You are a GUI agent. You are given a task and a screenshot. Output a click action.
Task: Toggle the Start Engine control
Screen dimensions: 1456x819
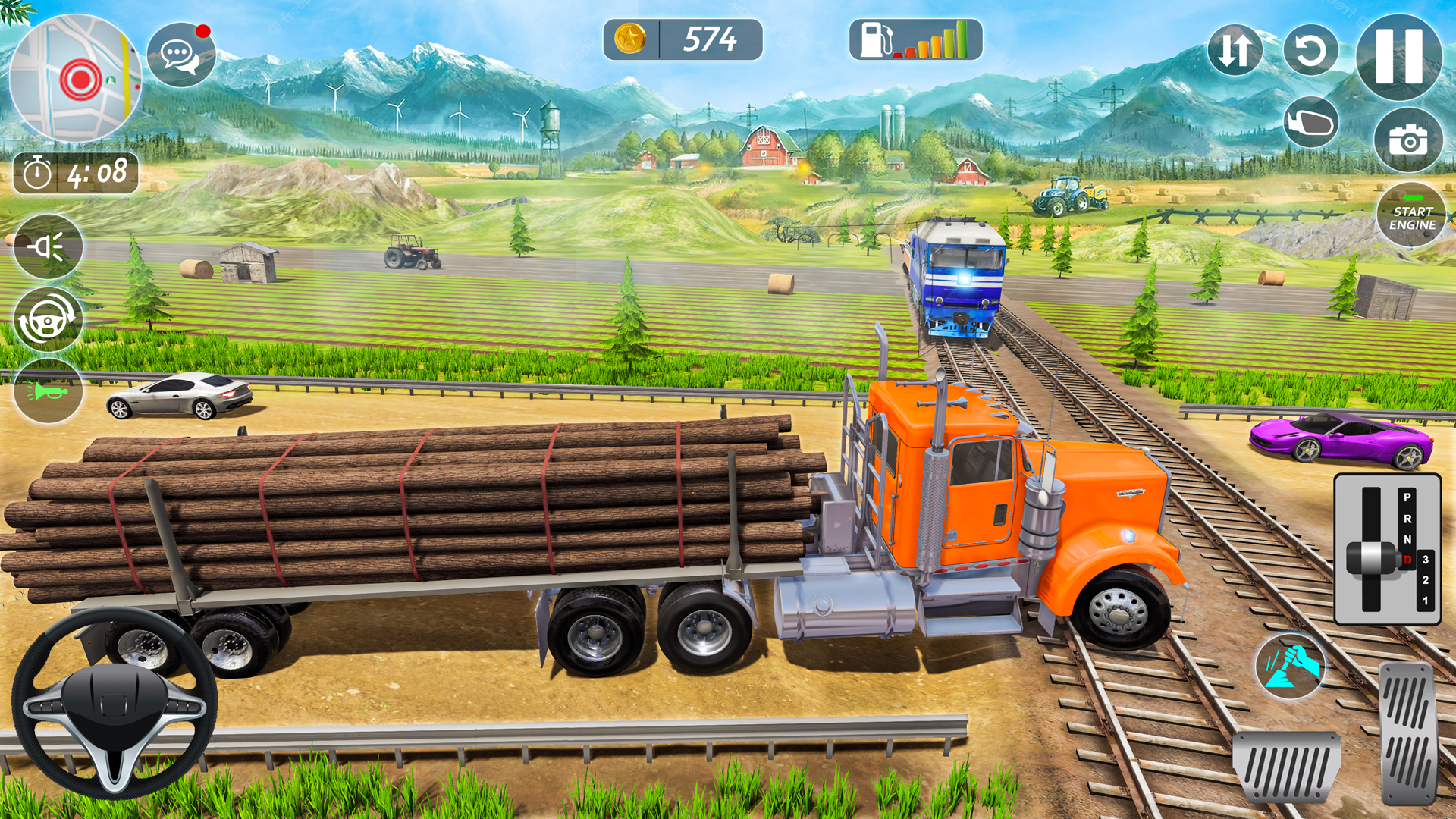coord(1412,214)
